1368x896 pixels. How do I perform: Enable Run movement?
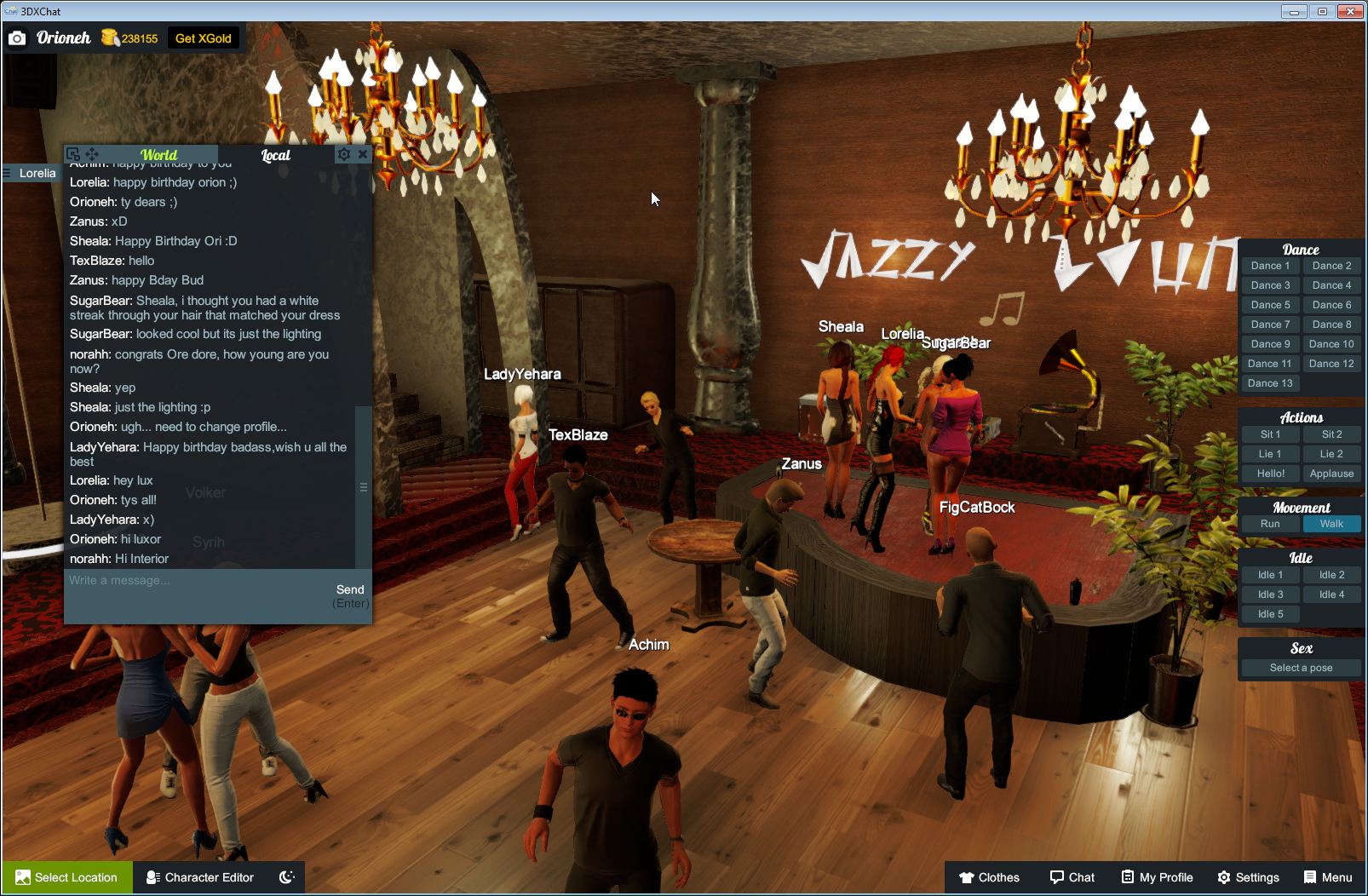coord(1270,524)
